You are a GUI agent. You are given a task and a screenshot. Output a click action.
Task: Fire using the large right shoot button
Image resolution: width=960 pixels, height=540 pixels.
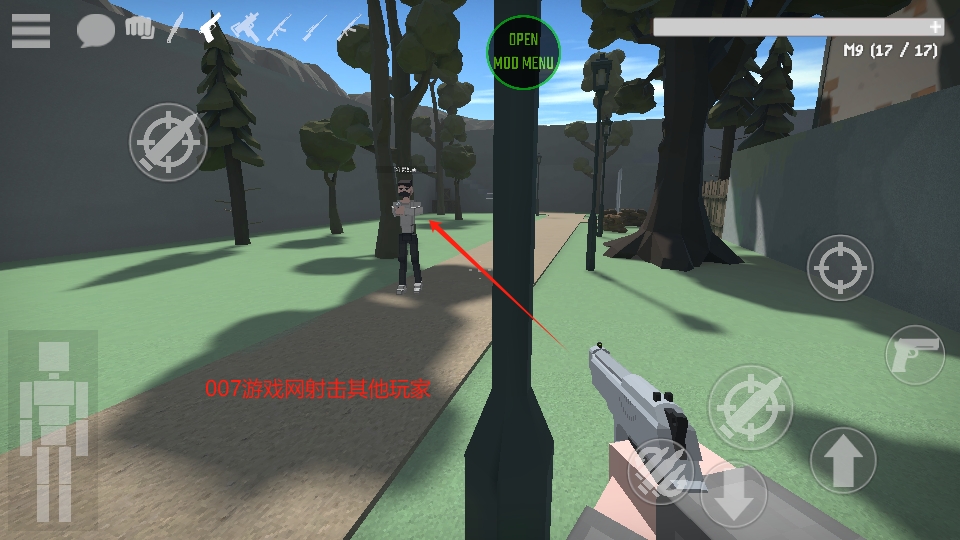[750, 407]
